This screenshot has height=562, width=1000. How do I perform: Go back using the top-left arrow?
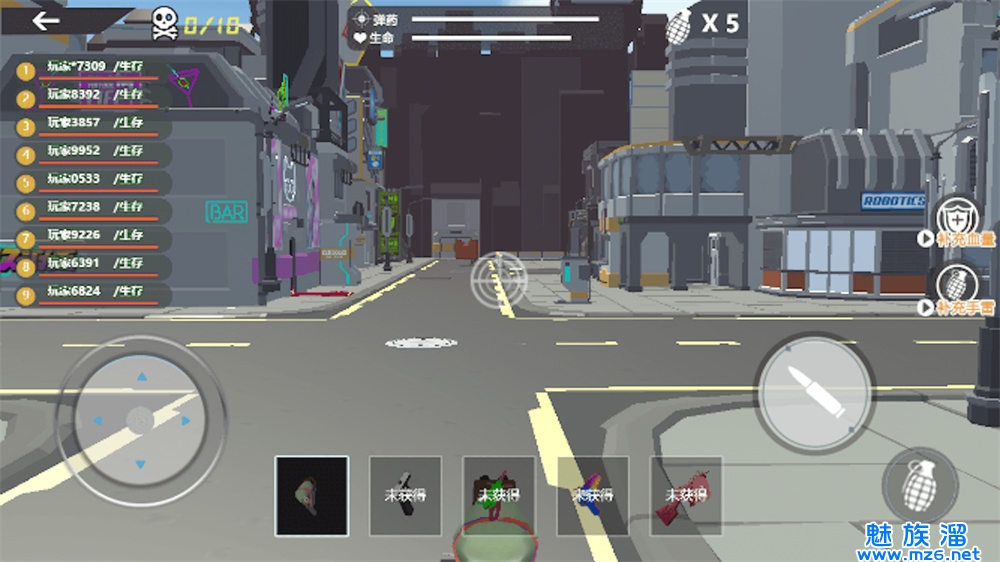[45, 21]
